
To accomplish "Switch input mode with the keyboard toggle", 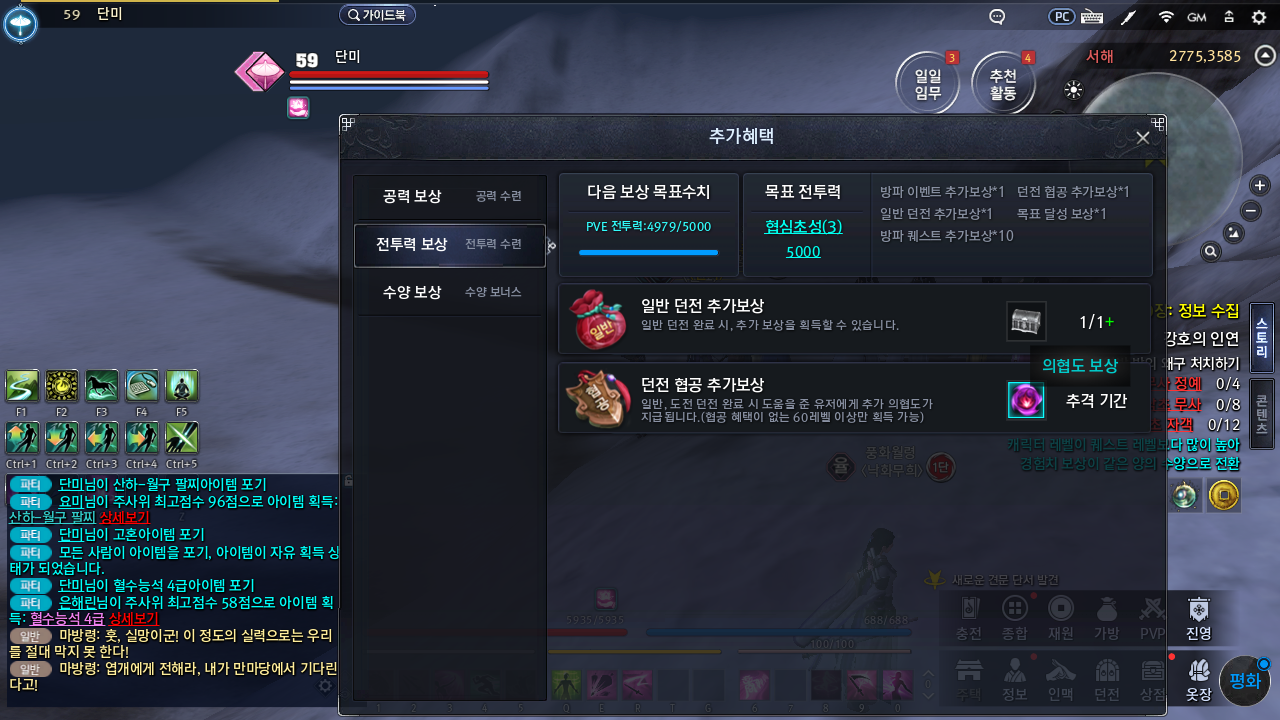I will [x=1091, y=16].
